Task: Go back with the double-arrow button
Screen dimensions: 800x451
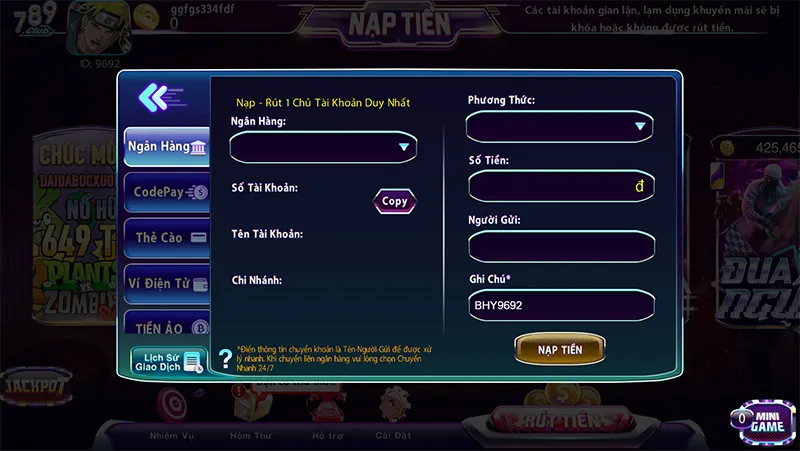Action: pyautogui.click(x=160, y=97)
